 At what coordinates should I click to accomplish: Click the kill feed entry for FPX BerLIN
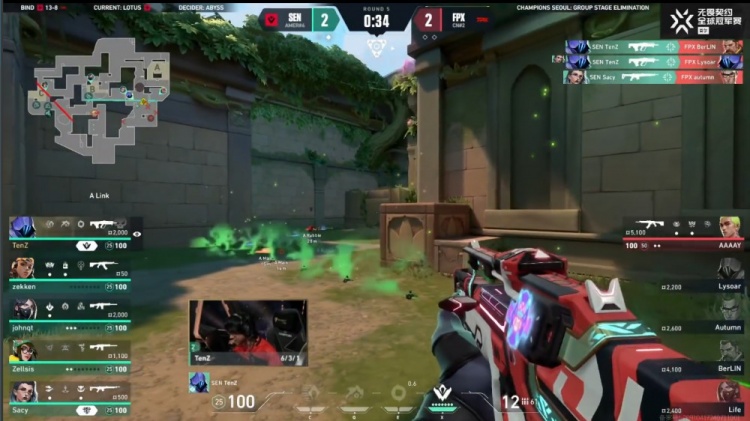point(654,46)
